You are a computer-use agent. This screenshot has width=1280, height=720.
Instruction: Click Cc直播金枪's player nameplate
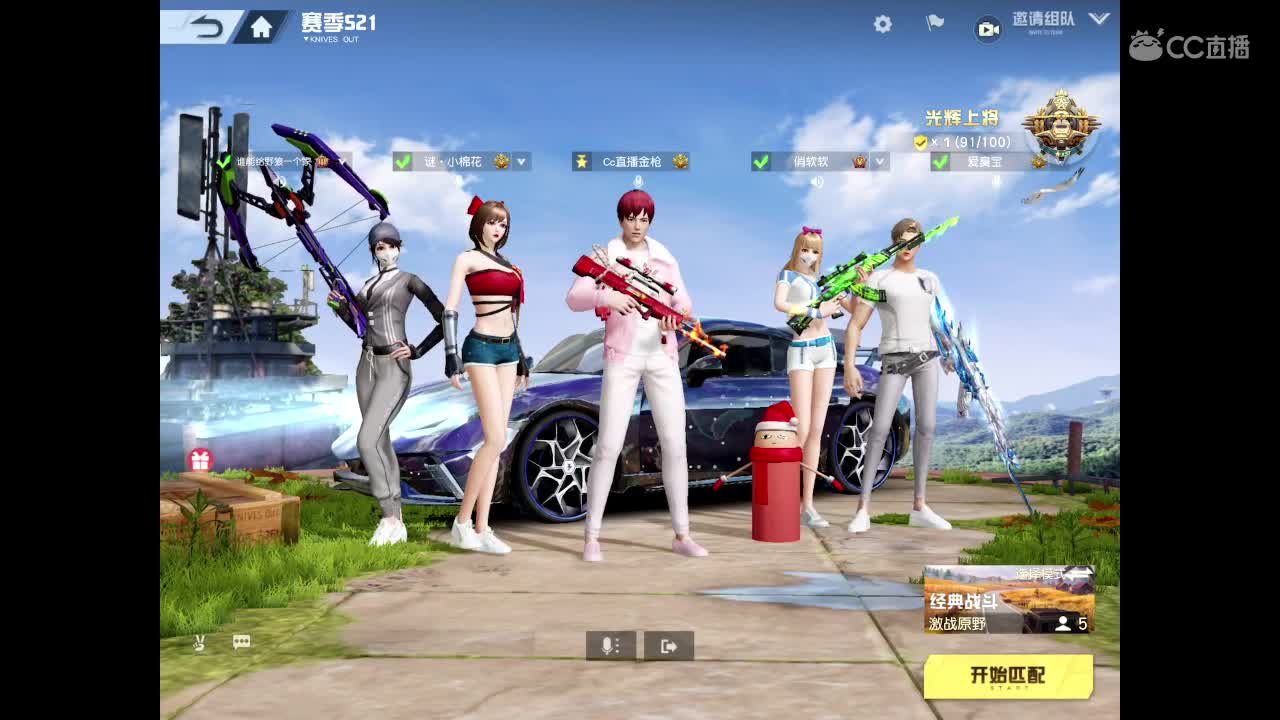(631, 161)
